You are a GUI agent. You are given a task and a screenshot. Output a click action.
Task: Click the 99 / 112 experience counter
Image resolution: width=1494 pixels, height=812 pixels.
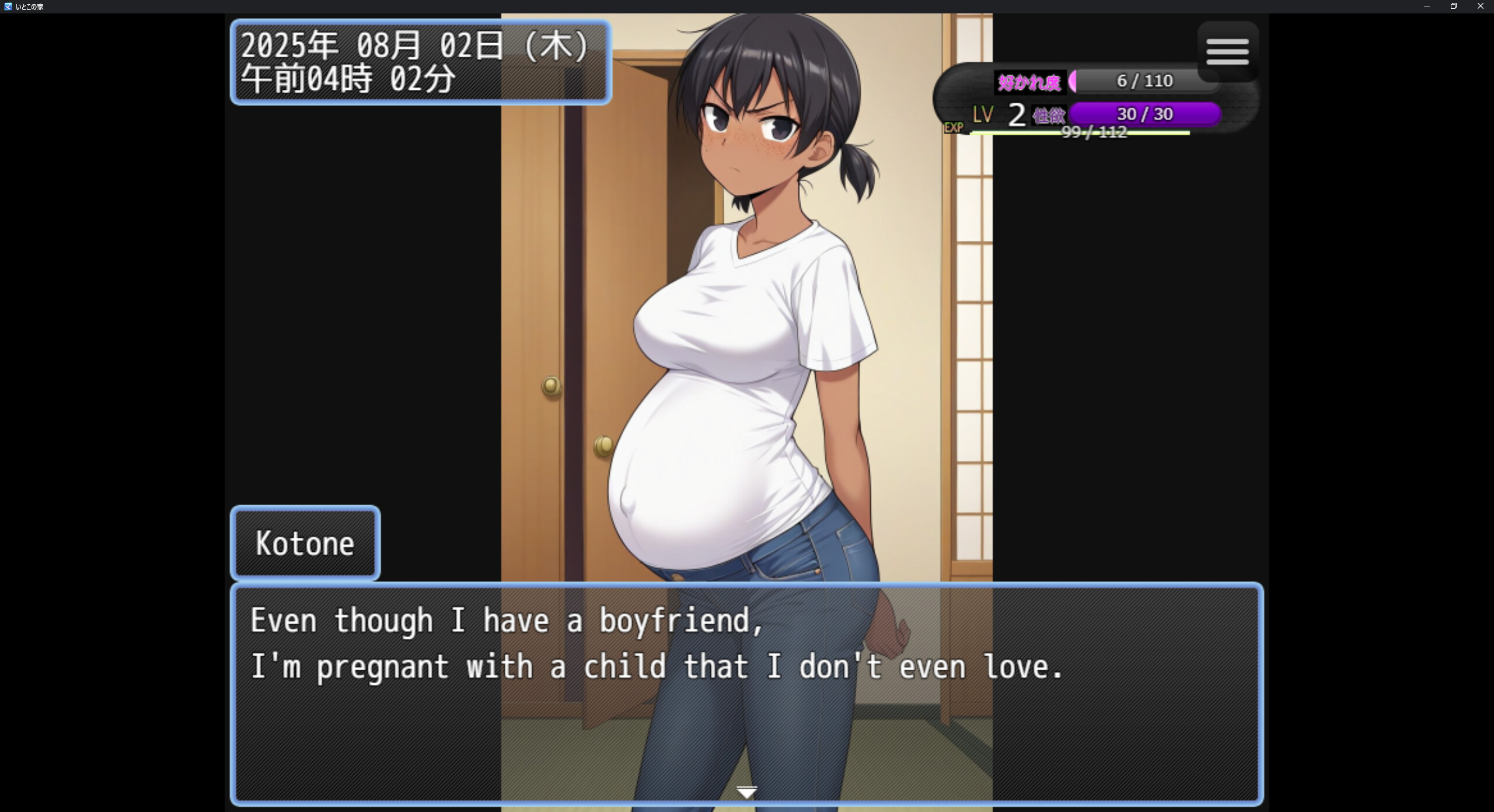1094,133
